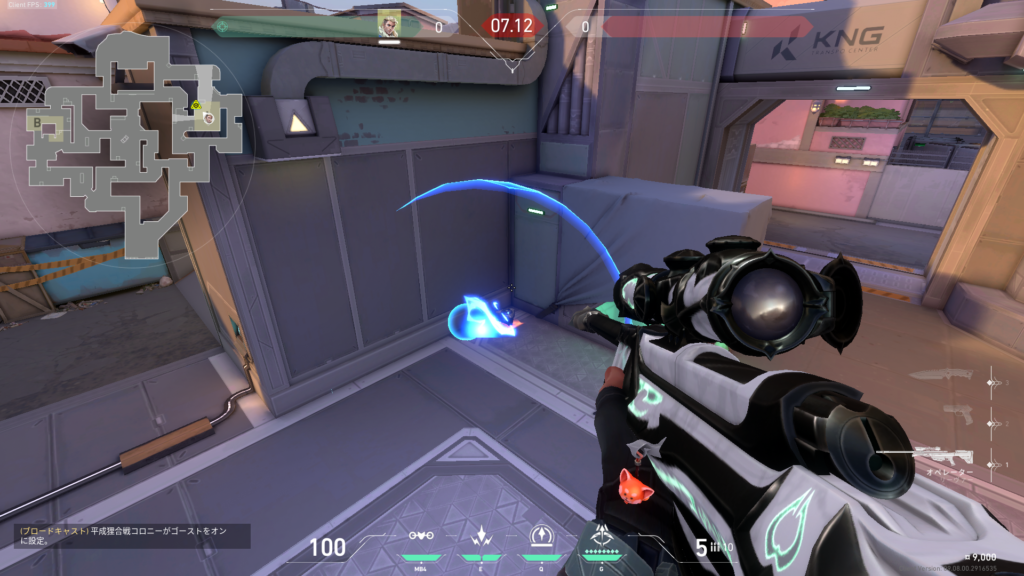Activate the ultimate ability labeled G

[x=601, y=536]
